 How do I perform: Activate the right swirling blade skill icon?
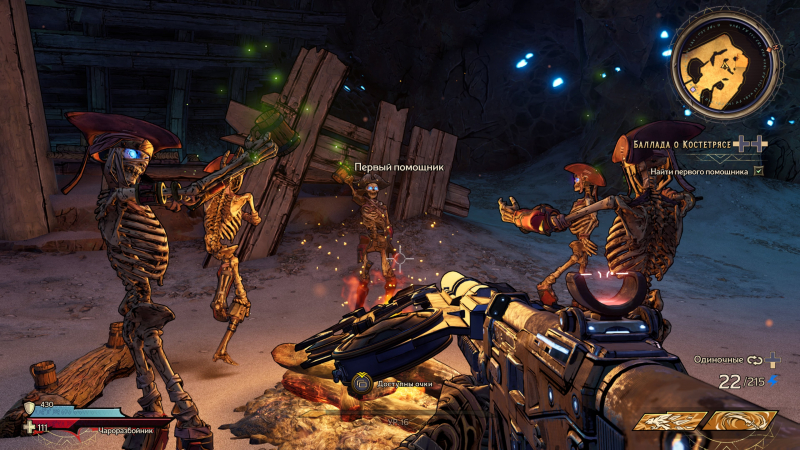pos(738,421)
